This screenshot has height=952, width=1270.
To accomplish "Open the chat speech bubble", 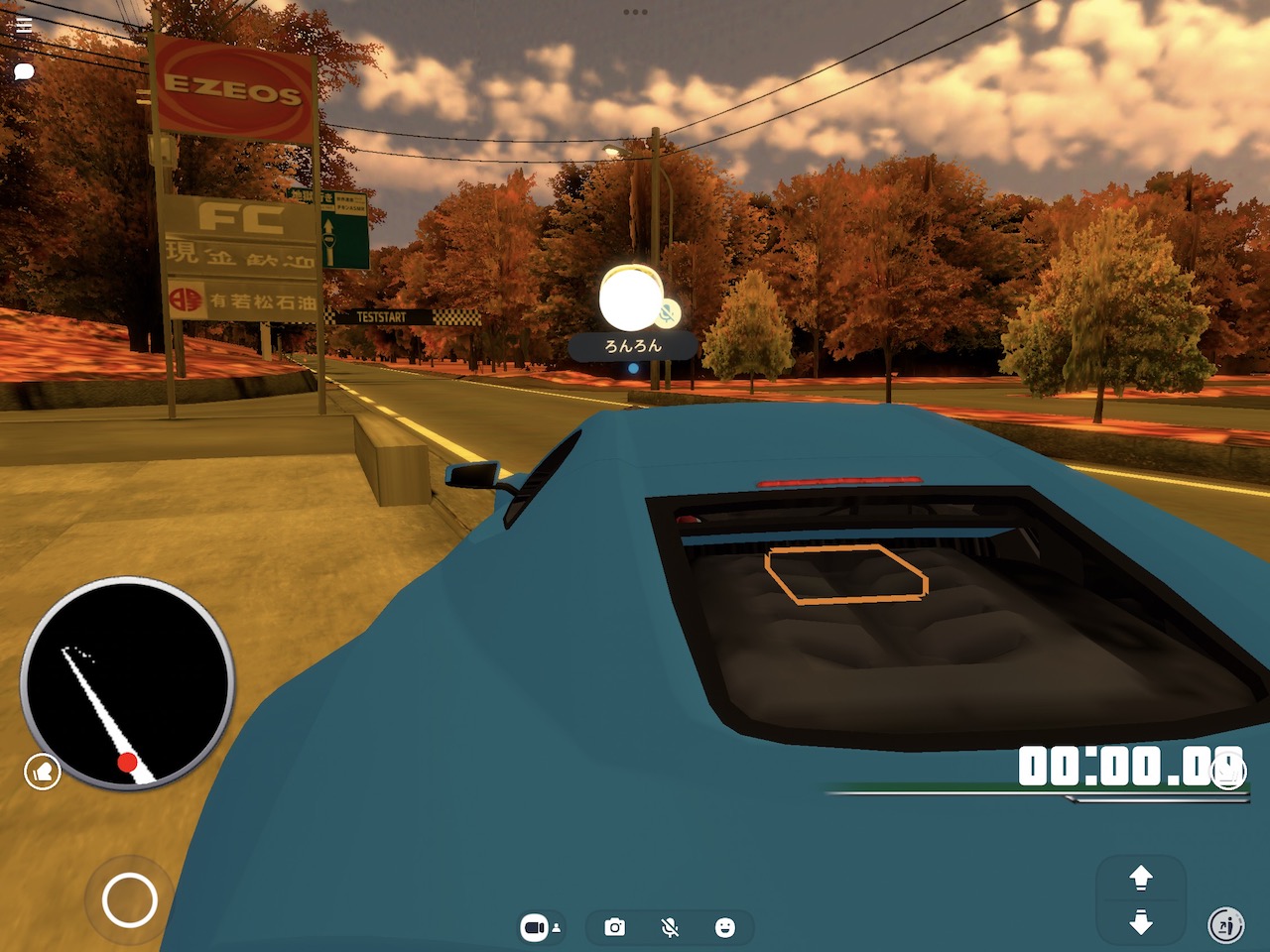I will coord(25,71).
